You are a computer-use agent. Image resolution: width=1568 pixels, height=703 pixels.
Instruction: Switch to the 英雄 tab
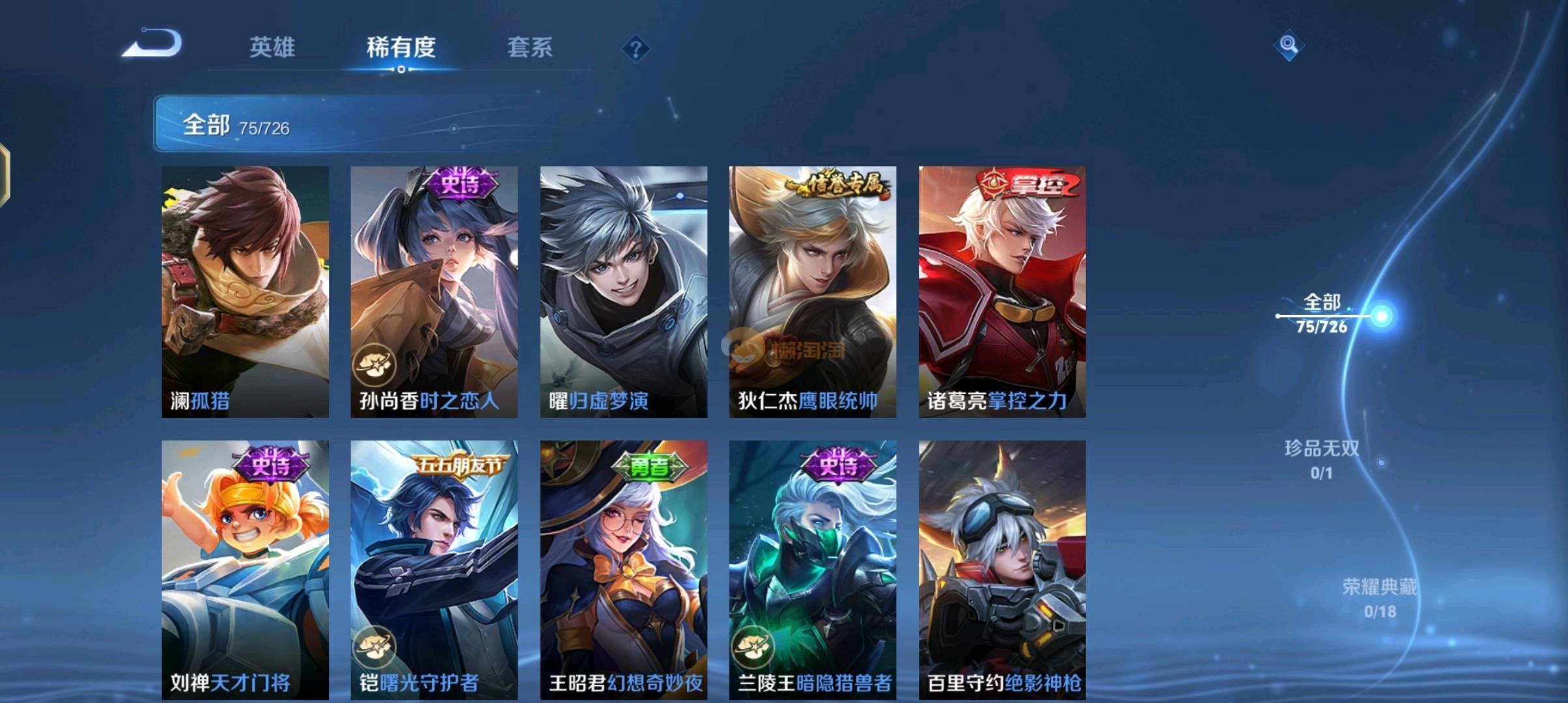click(272, 47)
